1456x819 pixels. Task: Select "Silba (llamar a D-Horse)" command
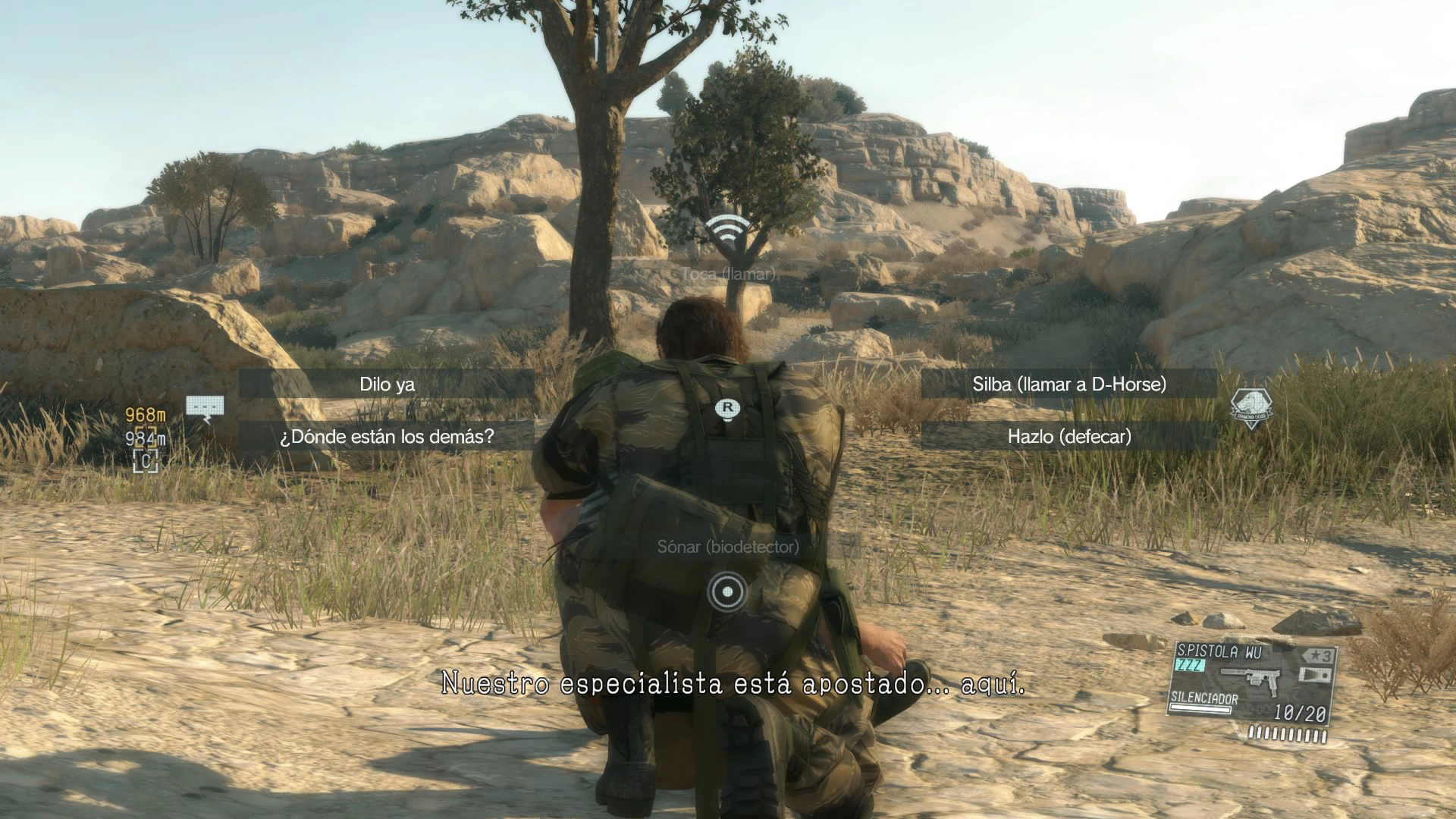point(1068,384)
